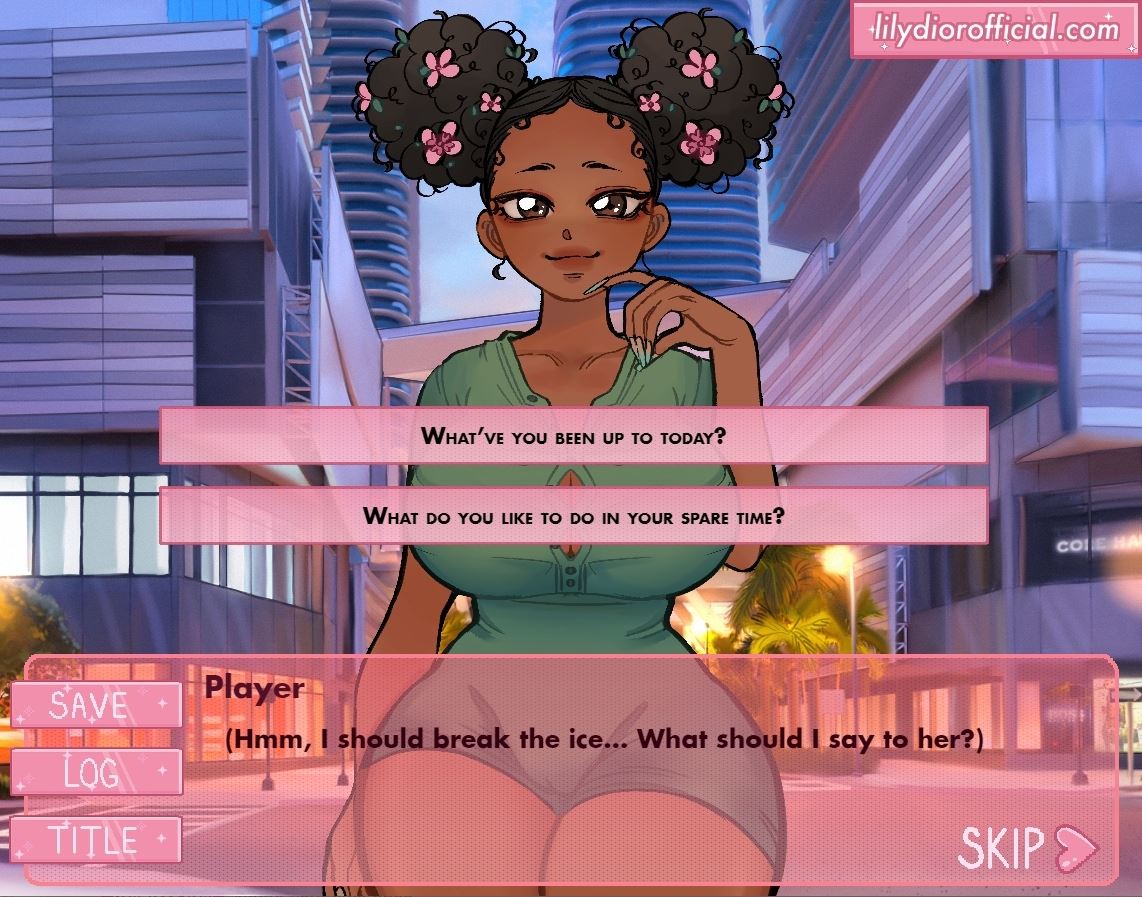Show the dialogue Log
Screen dimensions: 1142x897
click(x=96, y=772)
